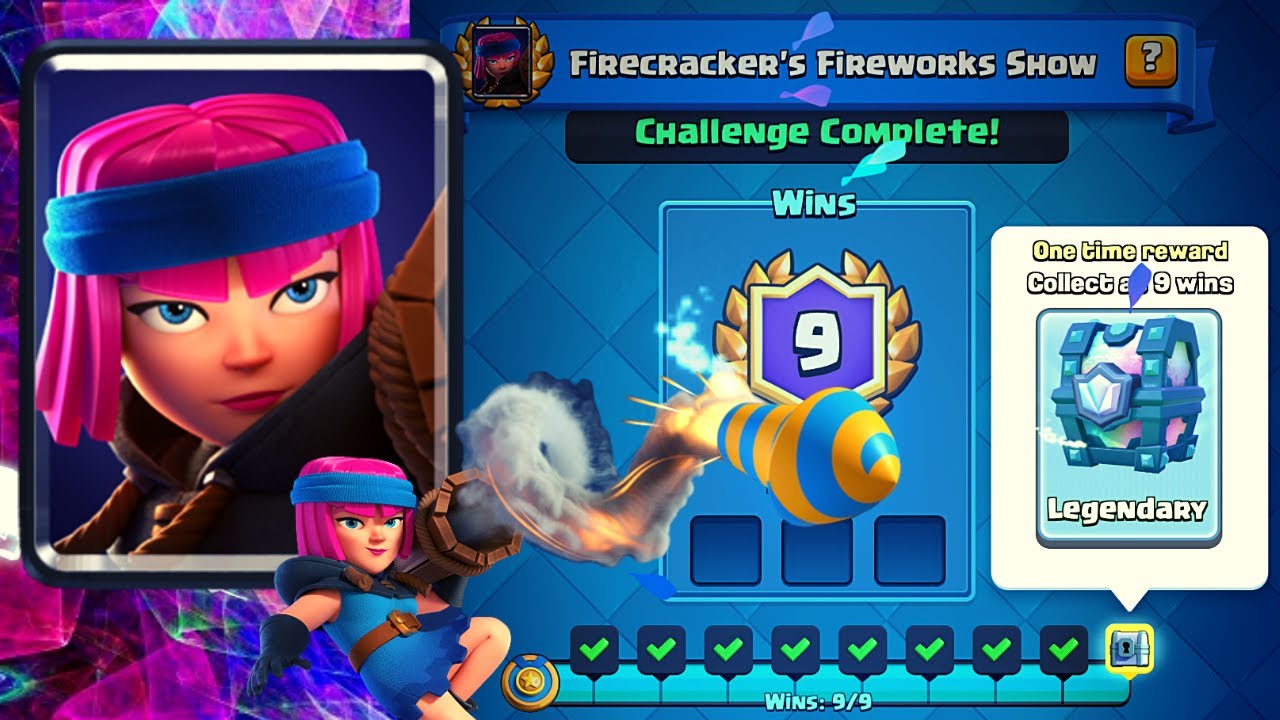Screen dimensions: 1280x720
Task: Click the first win checkmark
Action: [x=594, y=650]
